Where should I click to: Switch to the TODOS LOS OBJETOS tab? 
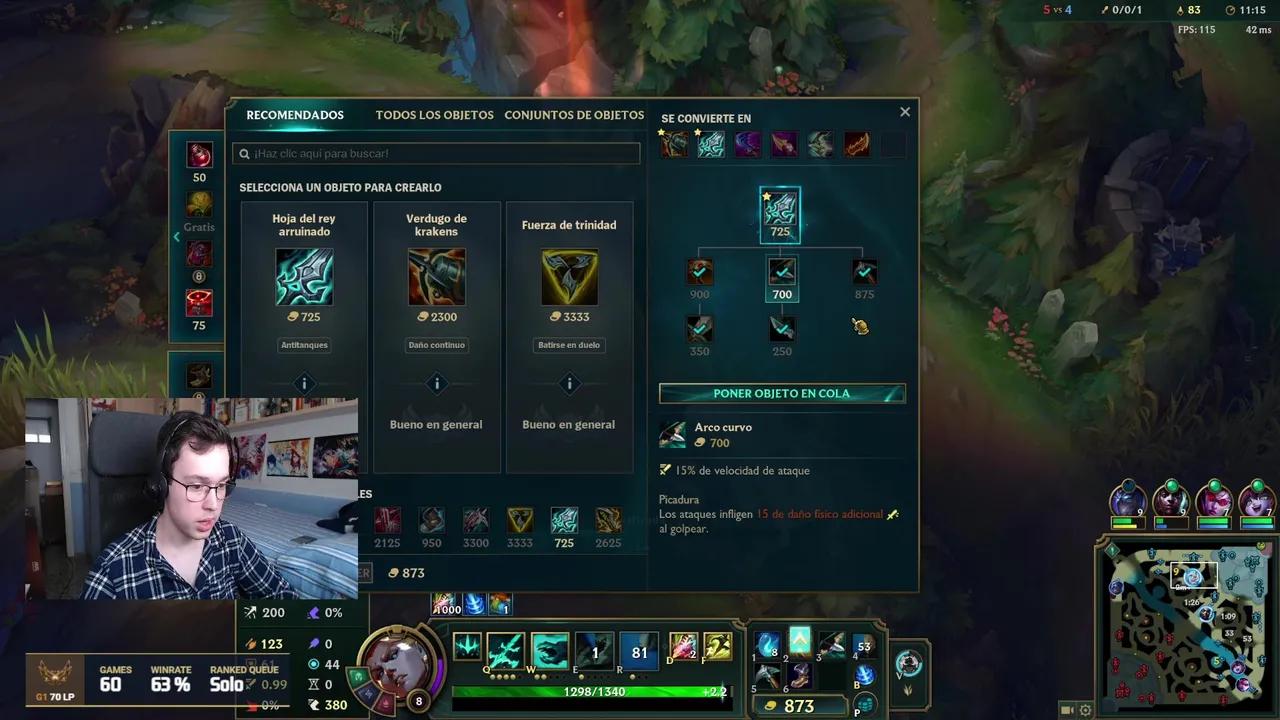pyautogui.click(x=434, y=115)
